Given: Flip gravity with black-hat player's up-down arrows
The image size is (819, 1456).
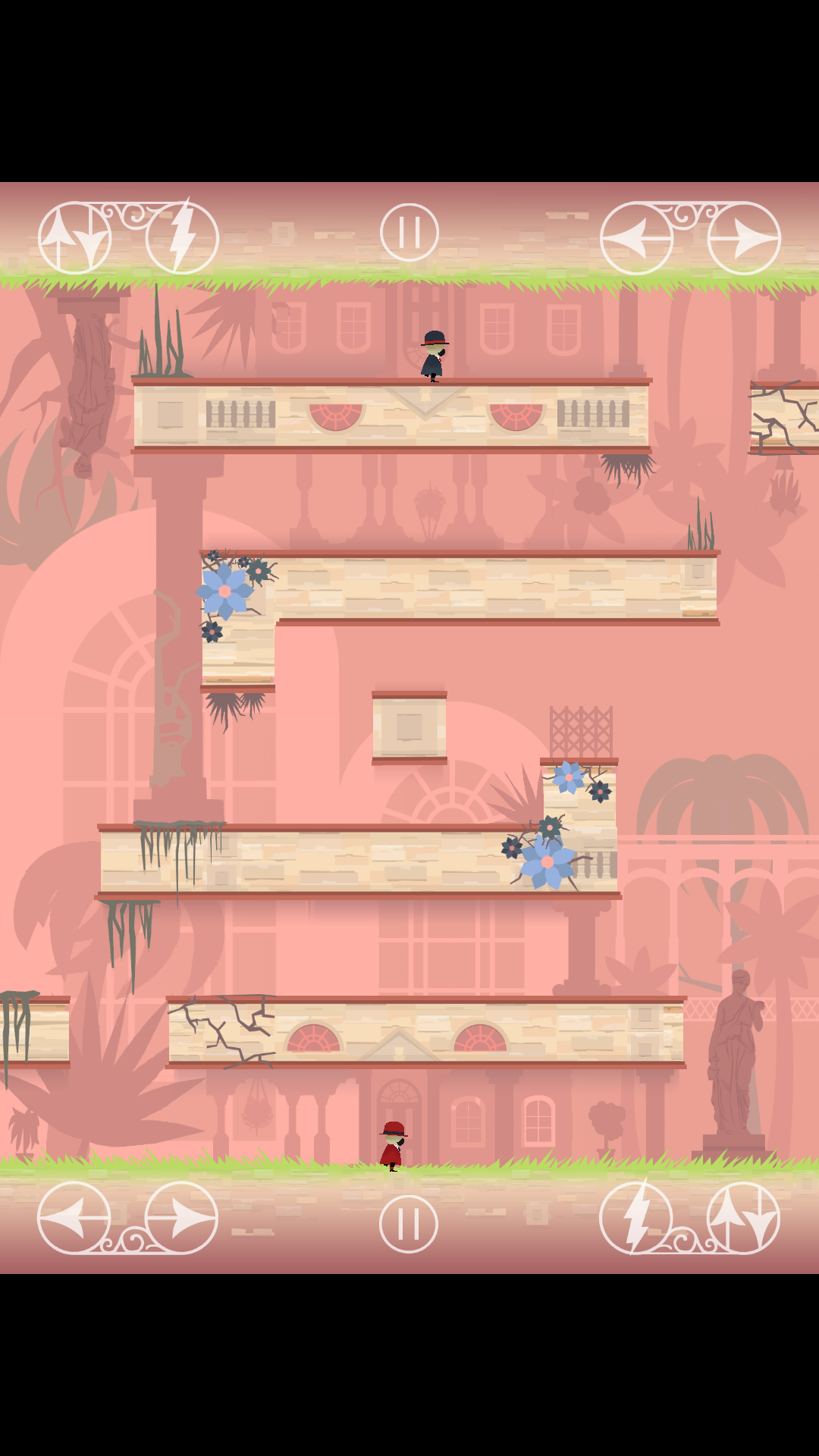Looking at the screenshot, I should coord(74,238).
